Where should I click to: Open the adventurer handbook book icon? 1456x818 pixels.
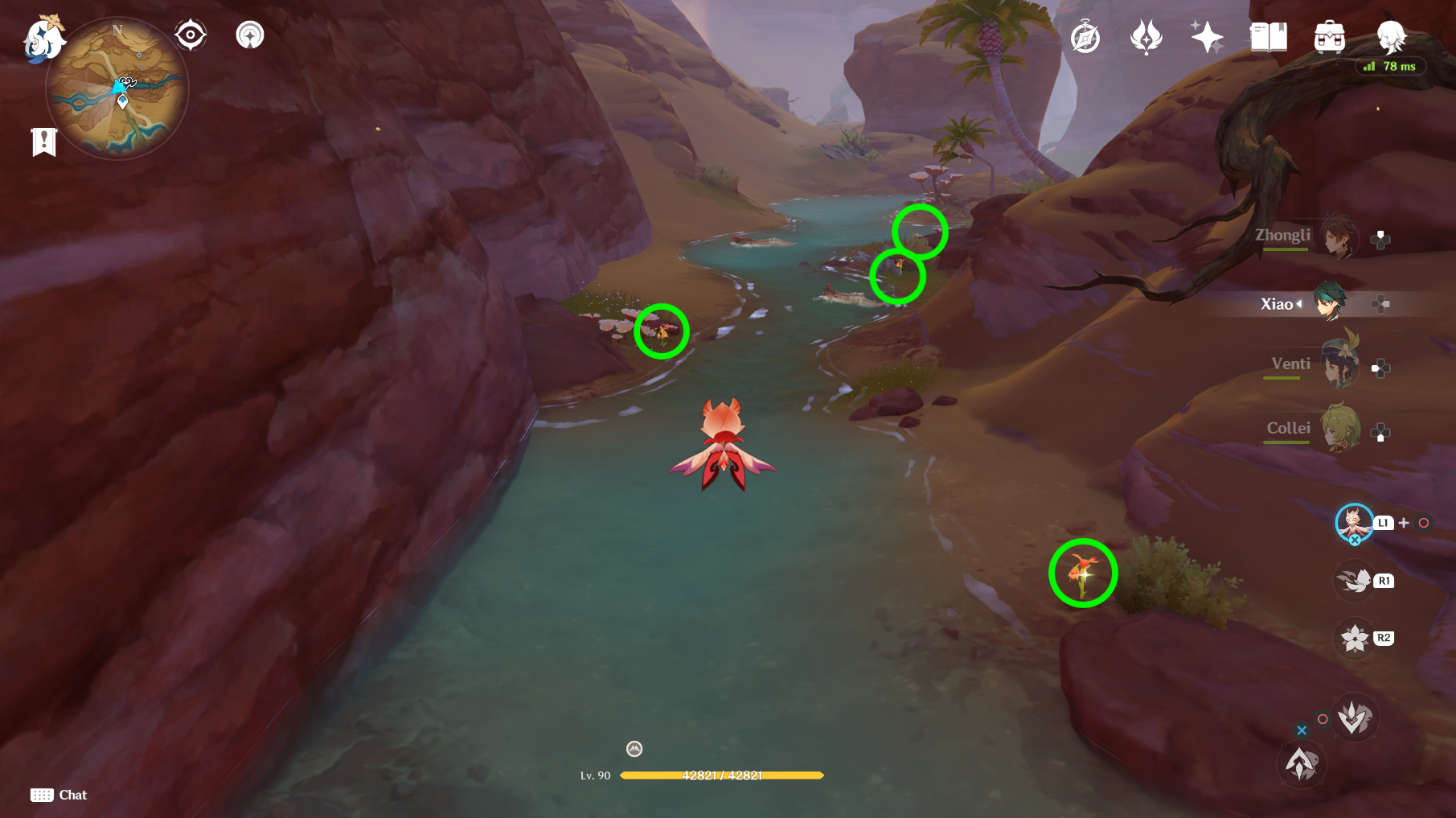(x=1268, y=38)
